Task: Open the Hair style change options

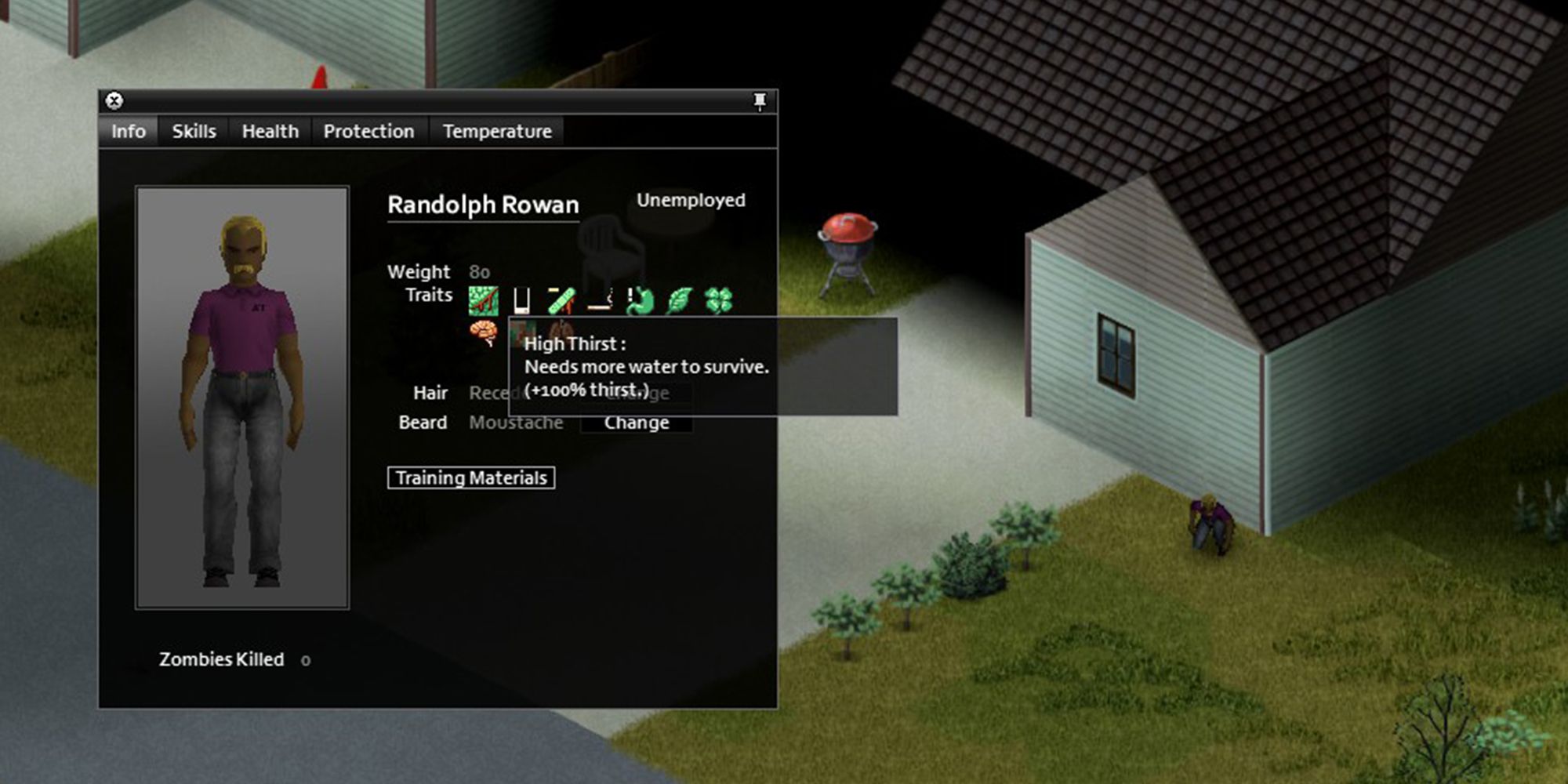Action: (637, 393)
